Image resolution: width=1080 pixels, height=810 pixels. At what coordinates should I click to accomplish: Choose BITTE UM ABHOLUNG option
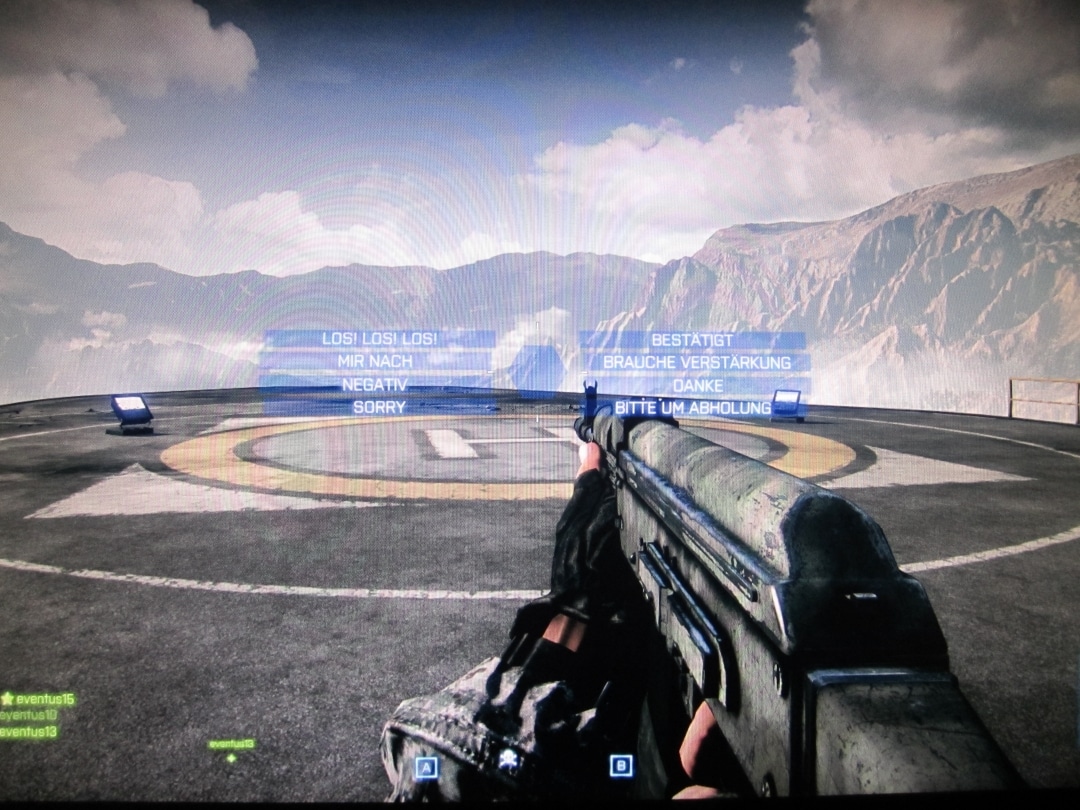pos(693,407)
